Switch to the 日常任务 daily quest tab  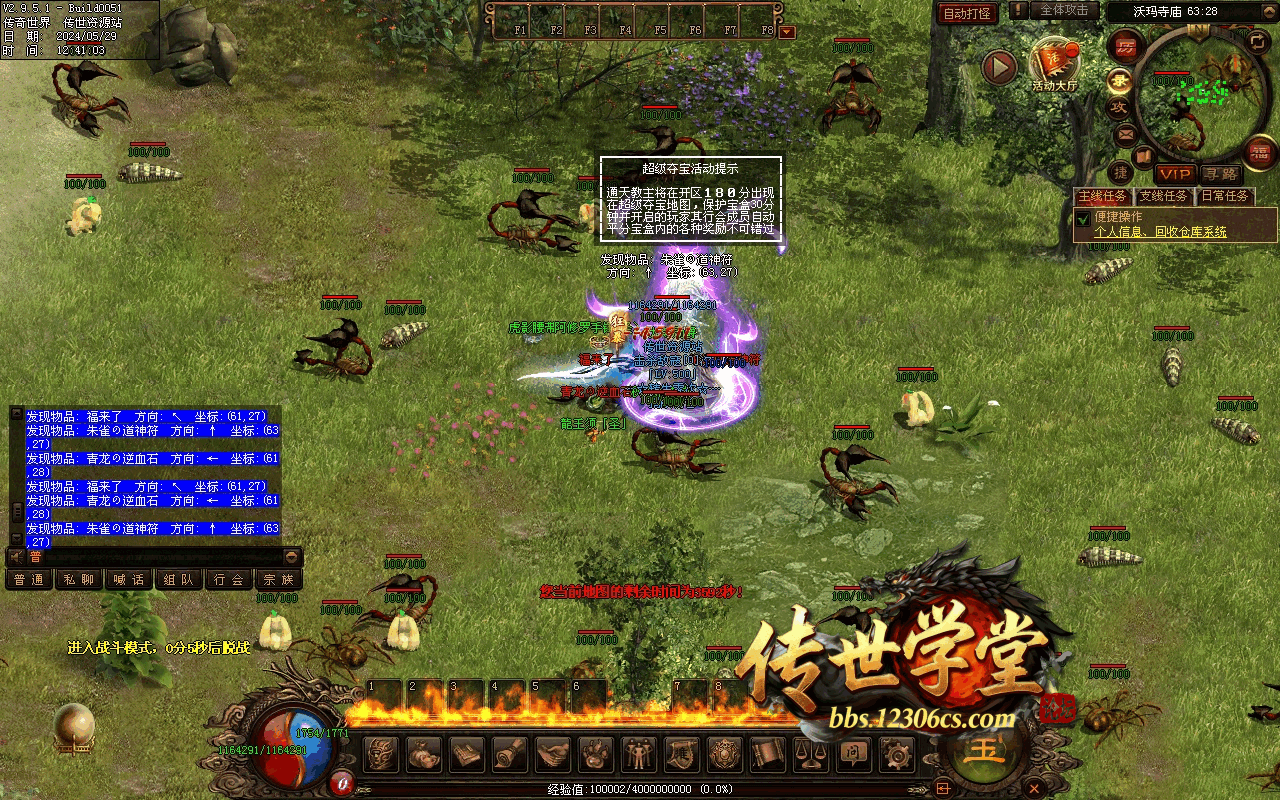(1225, 196)
